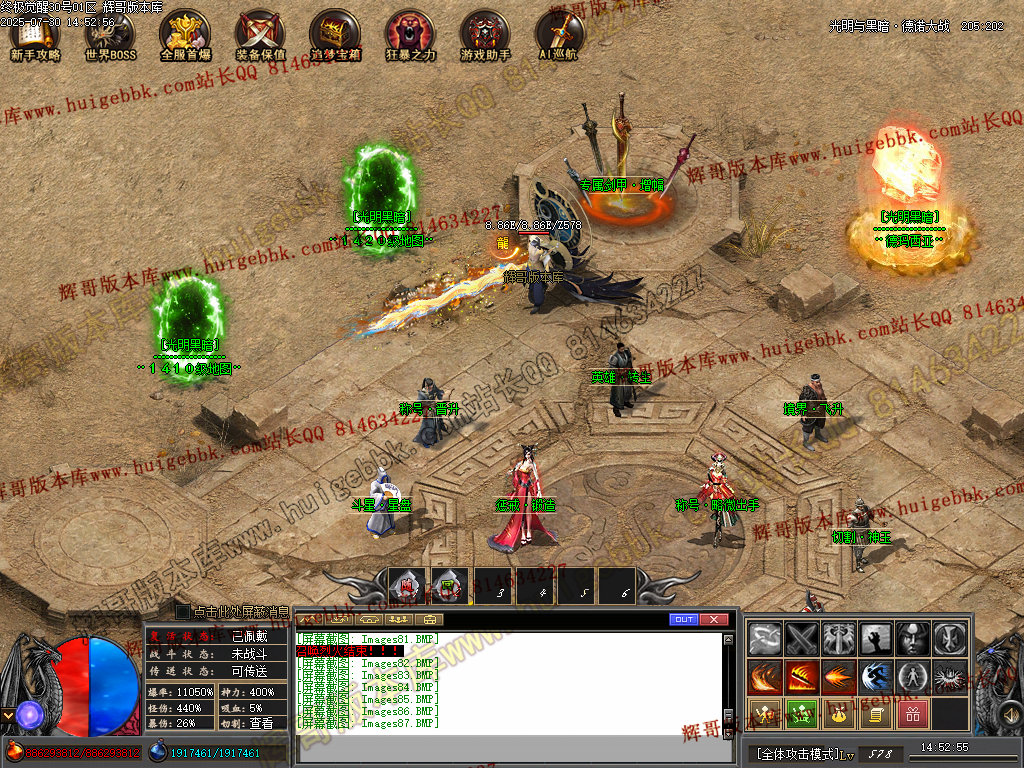This screenshot has width=1024, height=768.
Task: Use the red potion in hotbar slot one
Action: [x=407, y=587]
